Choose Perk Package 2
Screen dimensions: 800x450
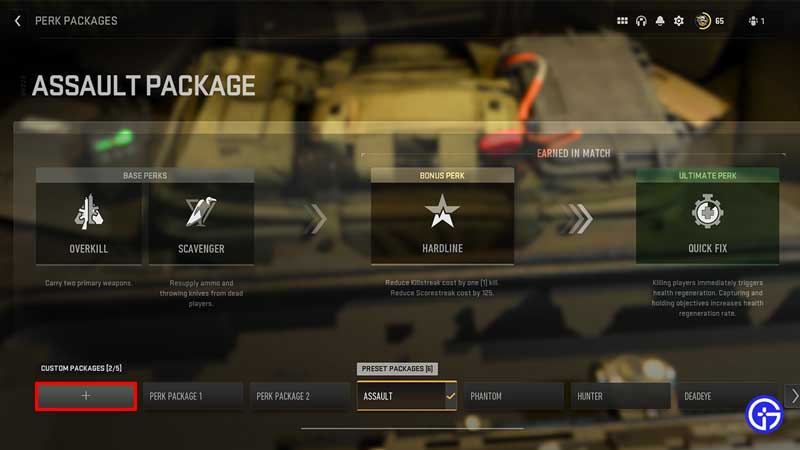[300, 396]
